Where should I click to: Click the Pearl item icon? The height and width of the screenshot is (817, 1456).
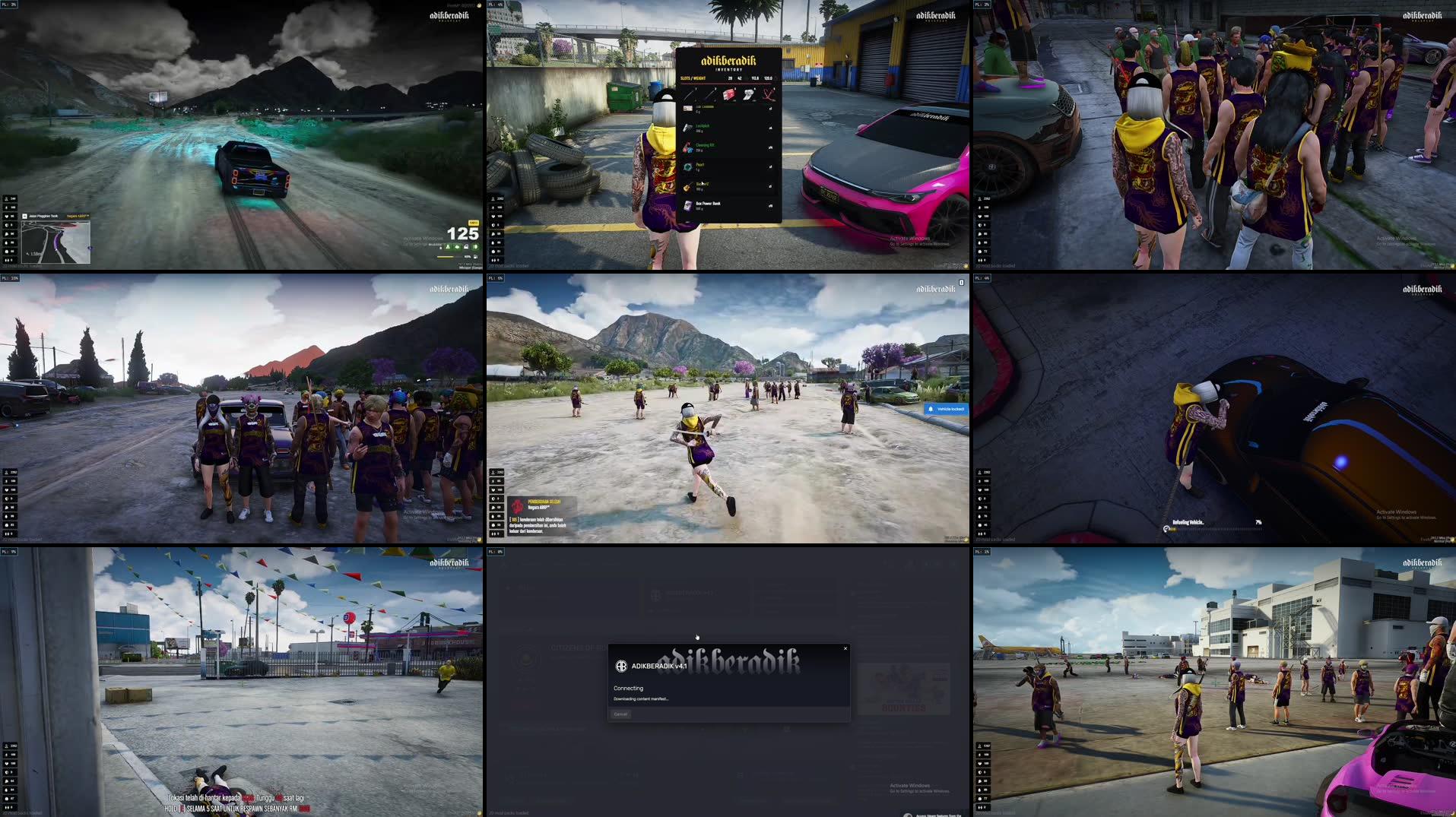click(x=687, y=167)
